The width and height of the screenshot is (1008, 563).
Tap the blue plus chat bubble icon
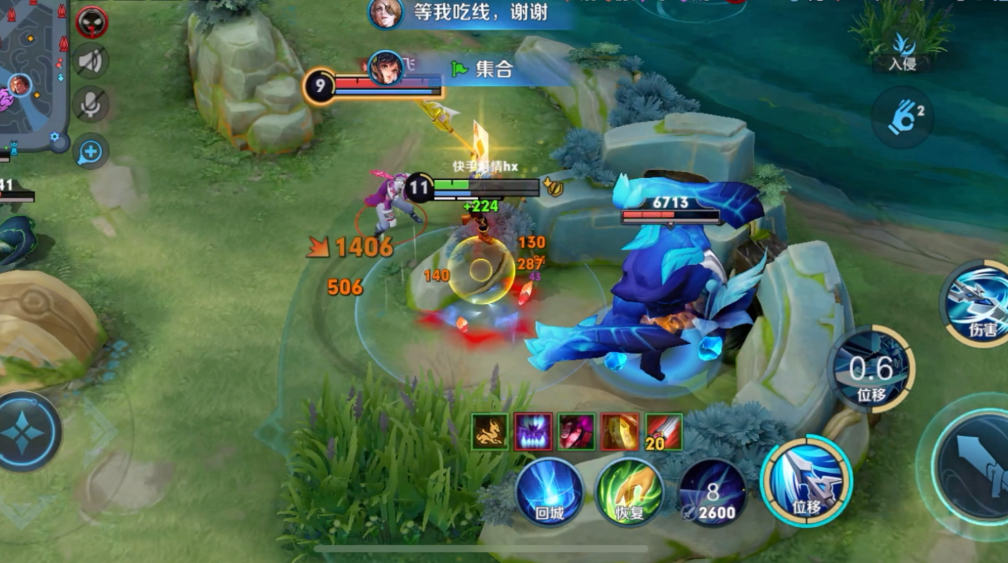[x=90, y=151]
